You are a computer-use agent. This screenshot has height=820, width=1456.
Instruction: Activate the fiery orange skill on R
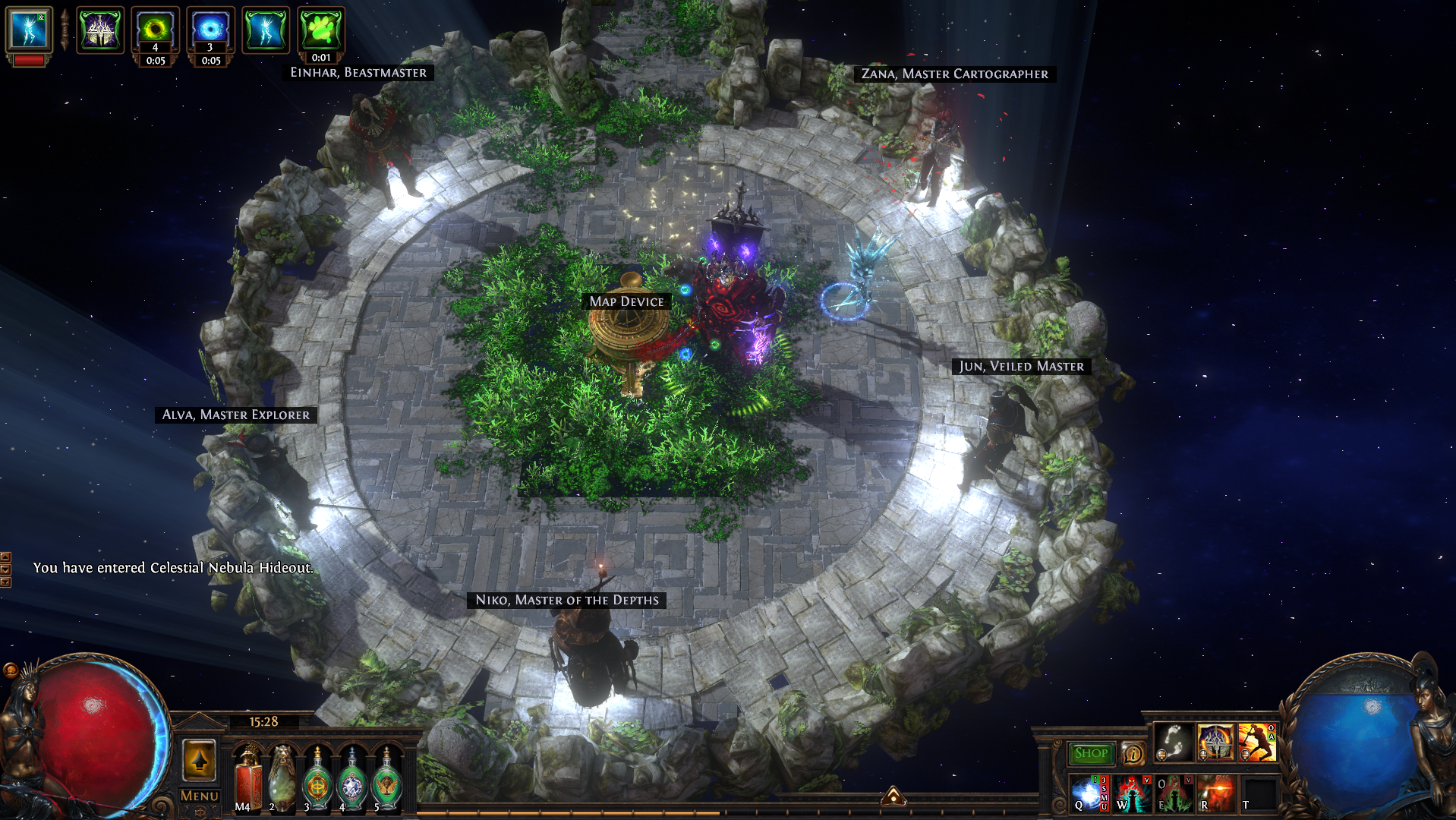[1216, 794]
